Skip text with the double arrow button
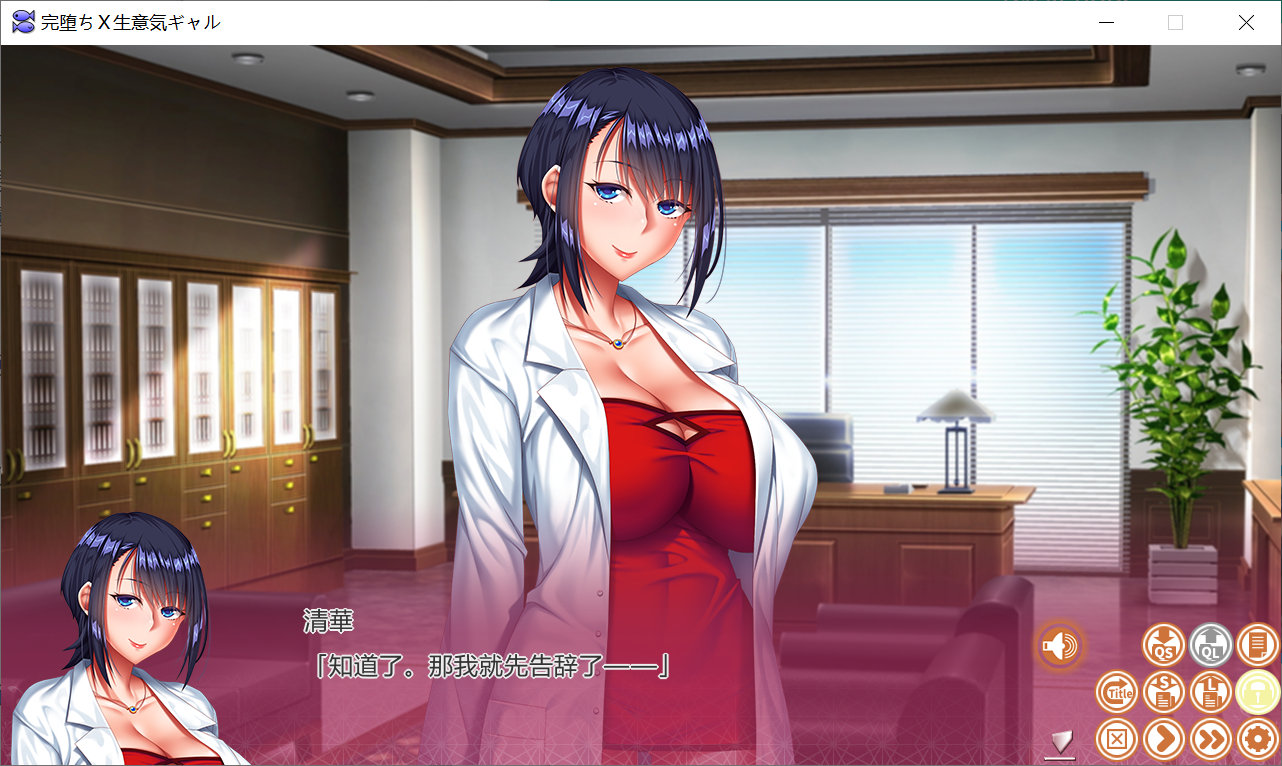The image size is (1282, 766). coord(1210,739)
